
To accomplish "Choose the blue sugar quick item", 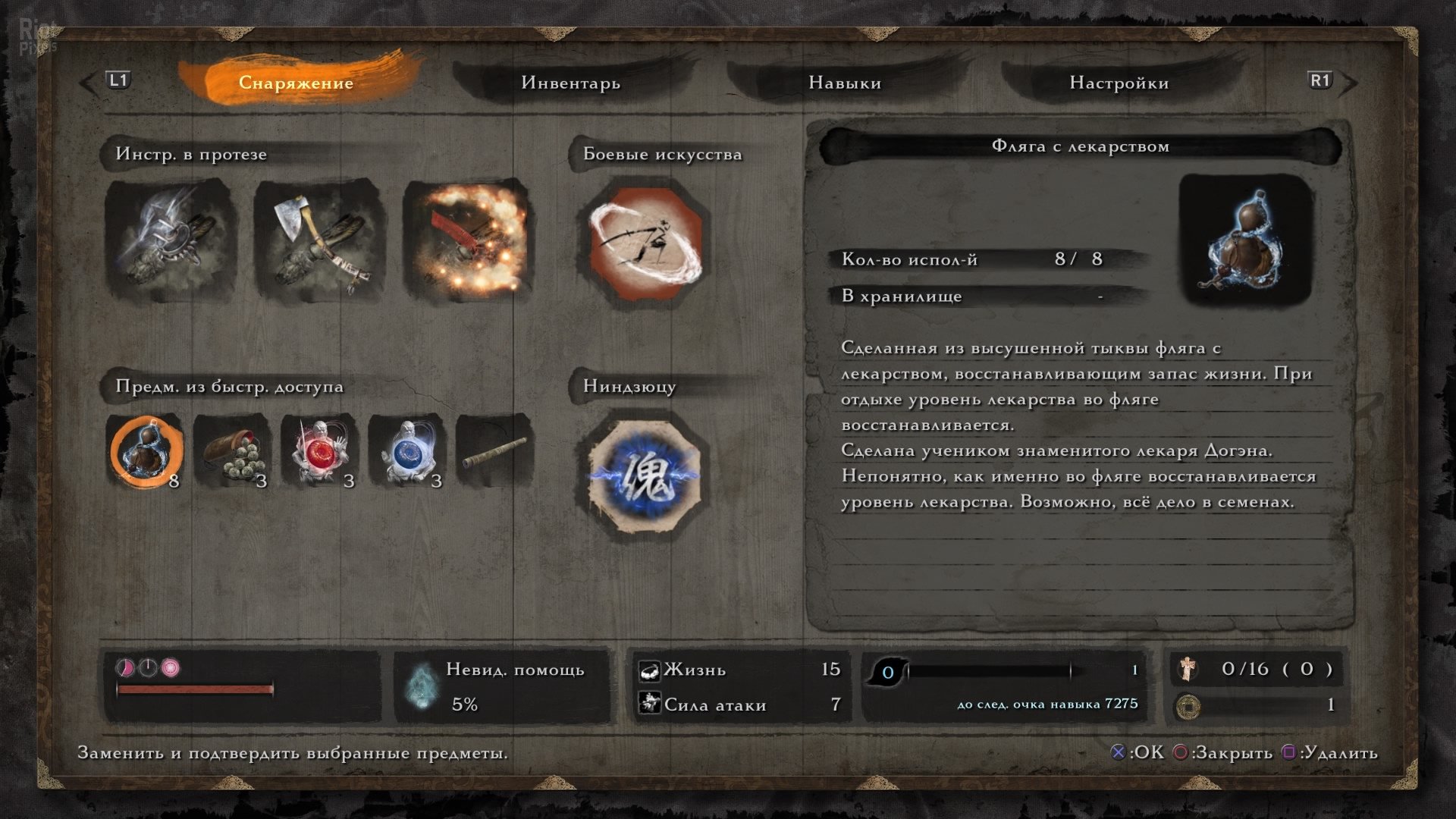I will (x=407, y=452).
